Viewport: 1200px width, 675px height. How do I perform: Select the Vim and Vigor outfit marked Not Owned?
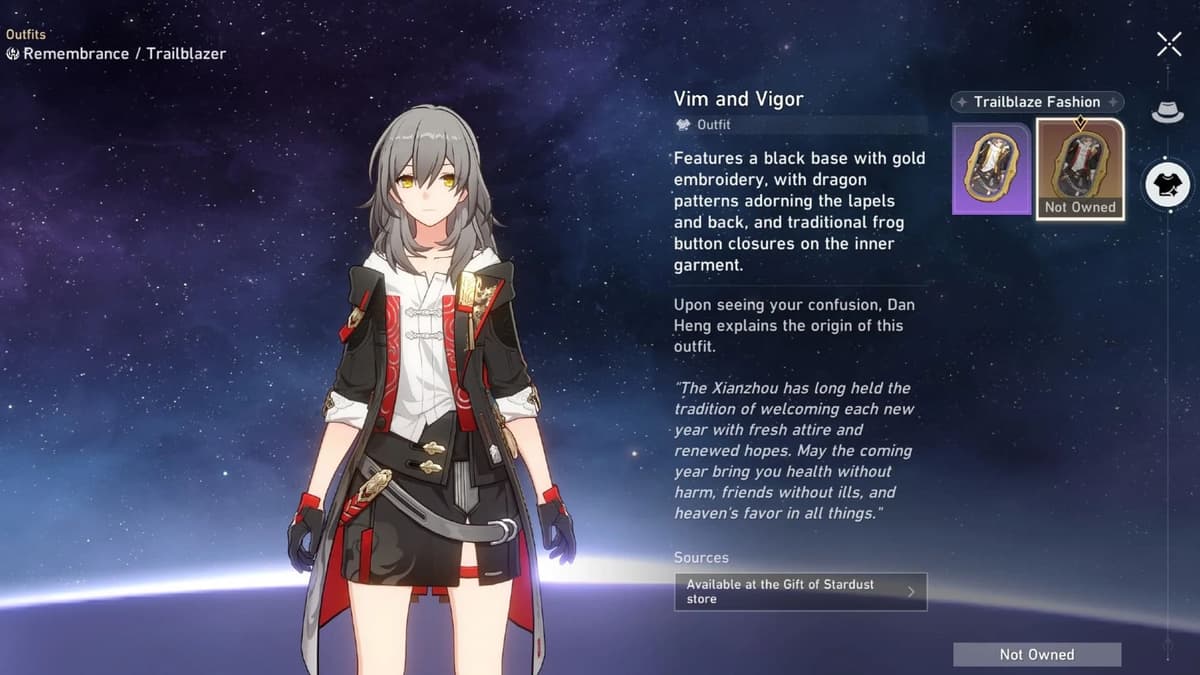point(1080,168)
